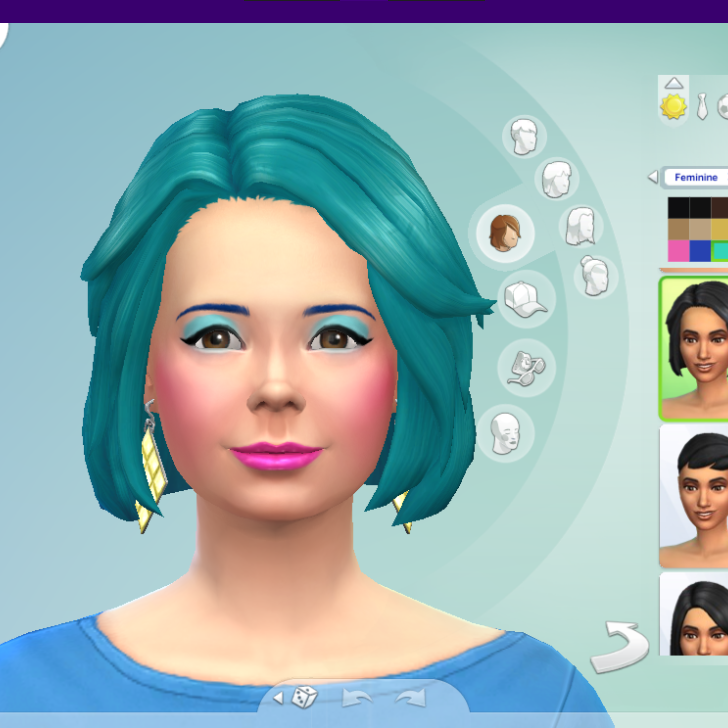Viewport: 728px width, 728px height.
Task: Open the face details head icon
Action: point(507,433)
